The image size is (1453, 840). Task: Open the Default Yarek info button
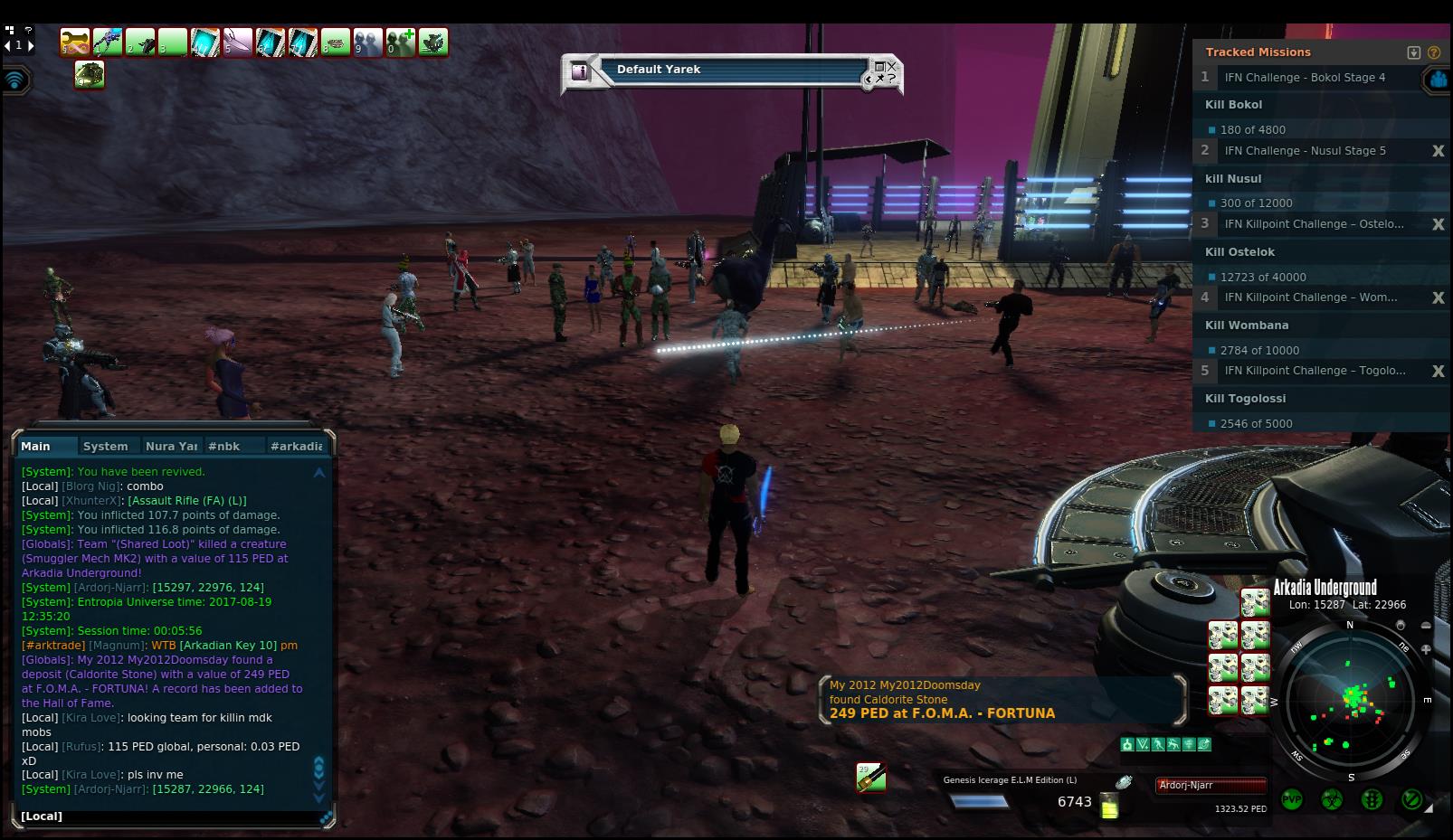pos(581,71)
